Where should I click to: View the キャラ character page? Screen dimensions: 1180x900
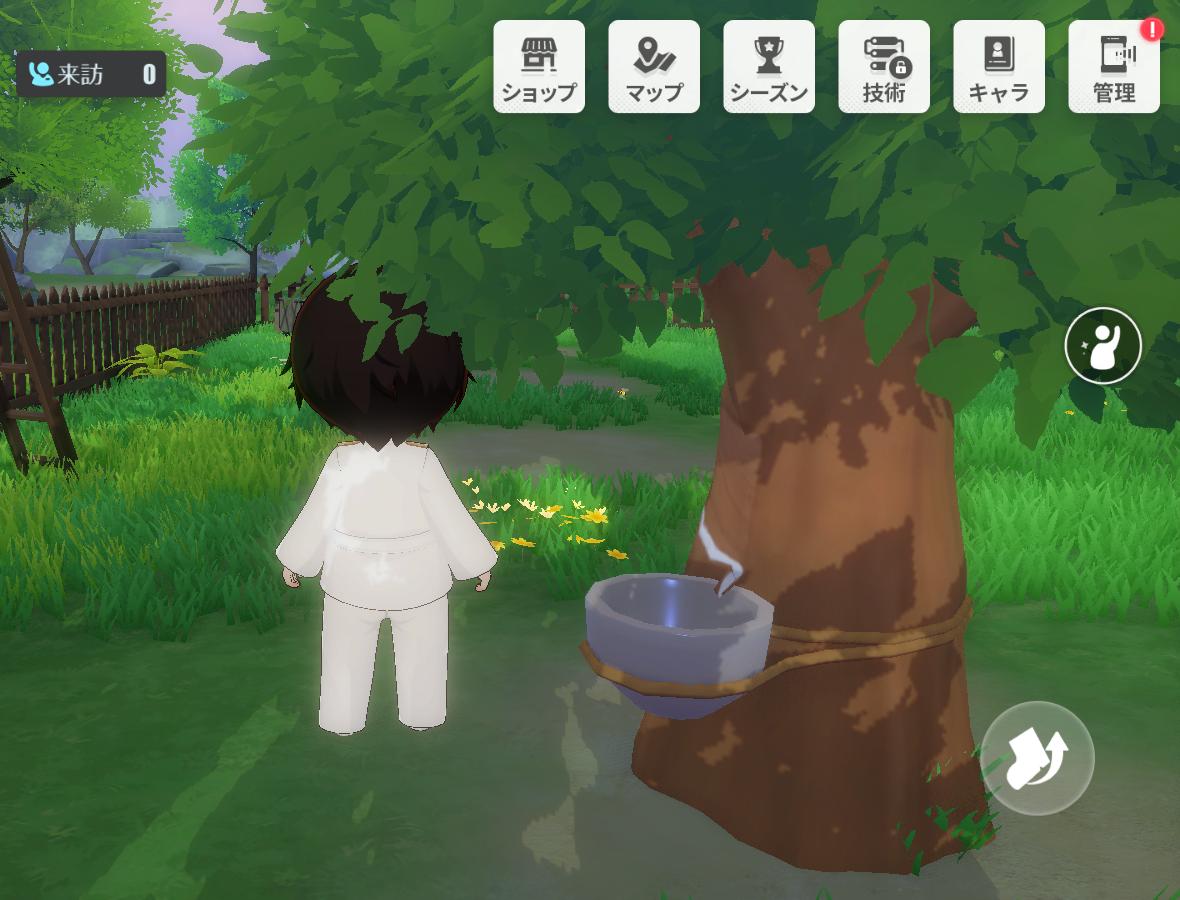[x=999, y=67]
